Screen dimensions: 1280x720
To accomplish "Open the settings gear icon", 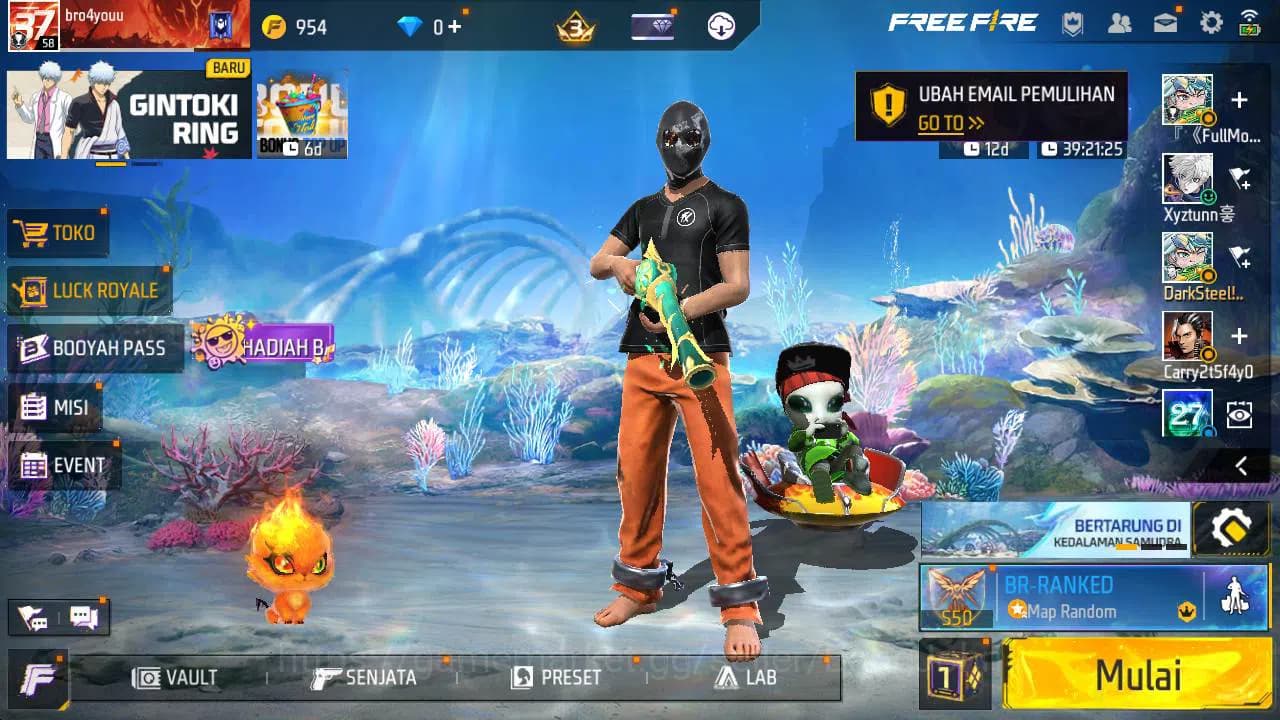I will tap(1211, 21).
